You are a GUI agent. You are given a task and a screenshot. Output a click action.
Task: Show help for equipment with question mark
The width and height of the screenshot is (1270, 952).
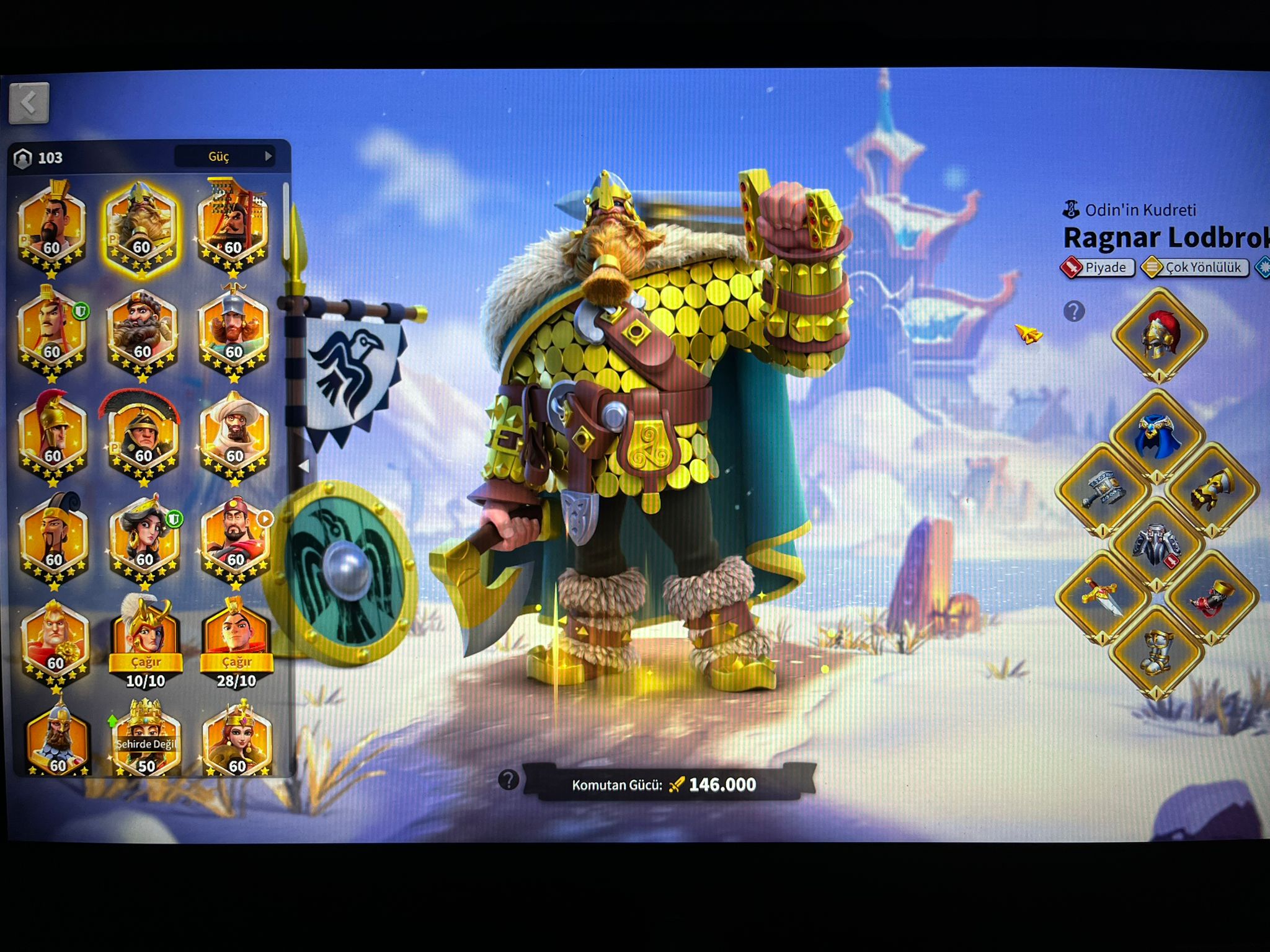[1074, 311]
